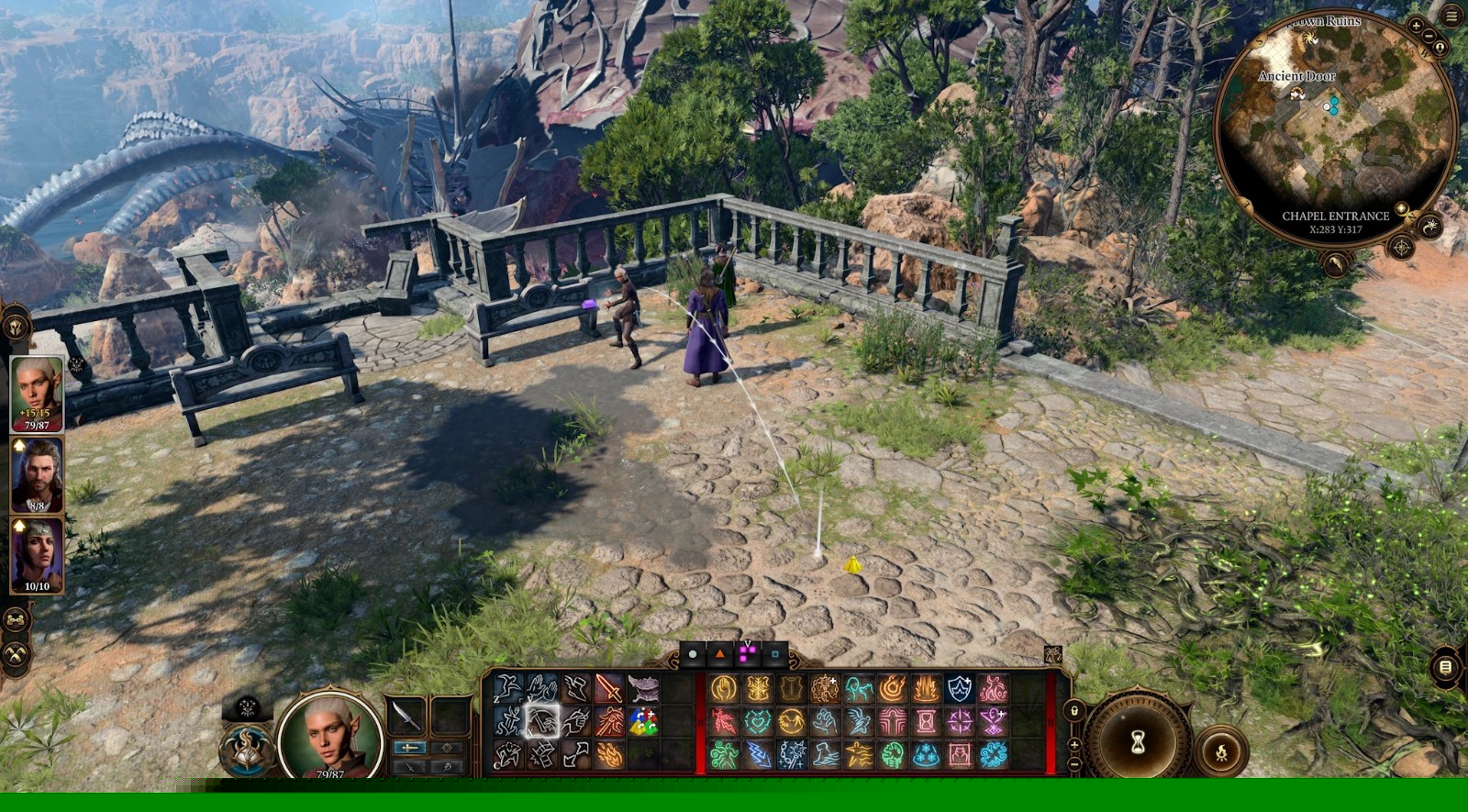The height and width of the screenshot is (812, 1468).
Task: Switch to the orange triangle hotbar tab
Action: 720,654
